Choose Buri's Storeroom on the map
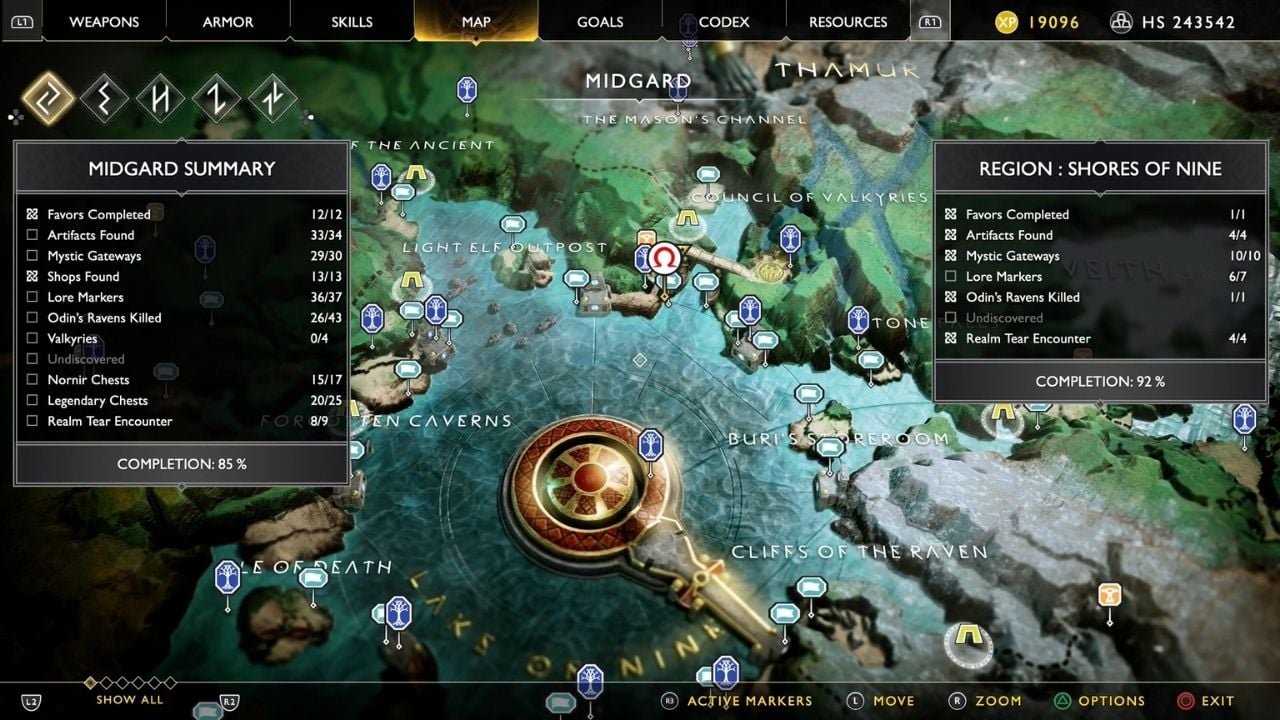Screen dimensions: 1280x720 (838, 439)
